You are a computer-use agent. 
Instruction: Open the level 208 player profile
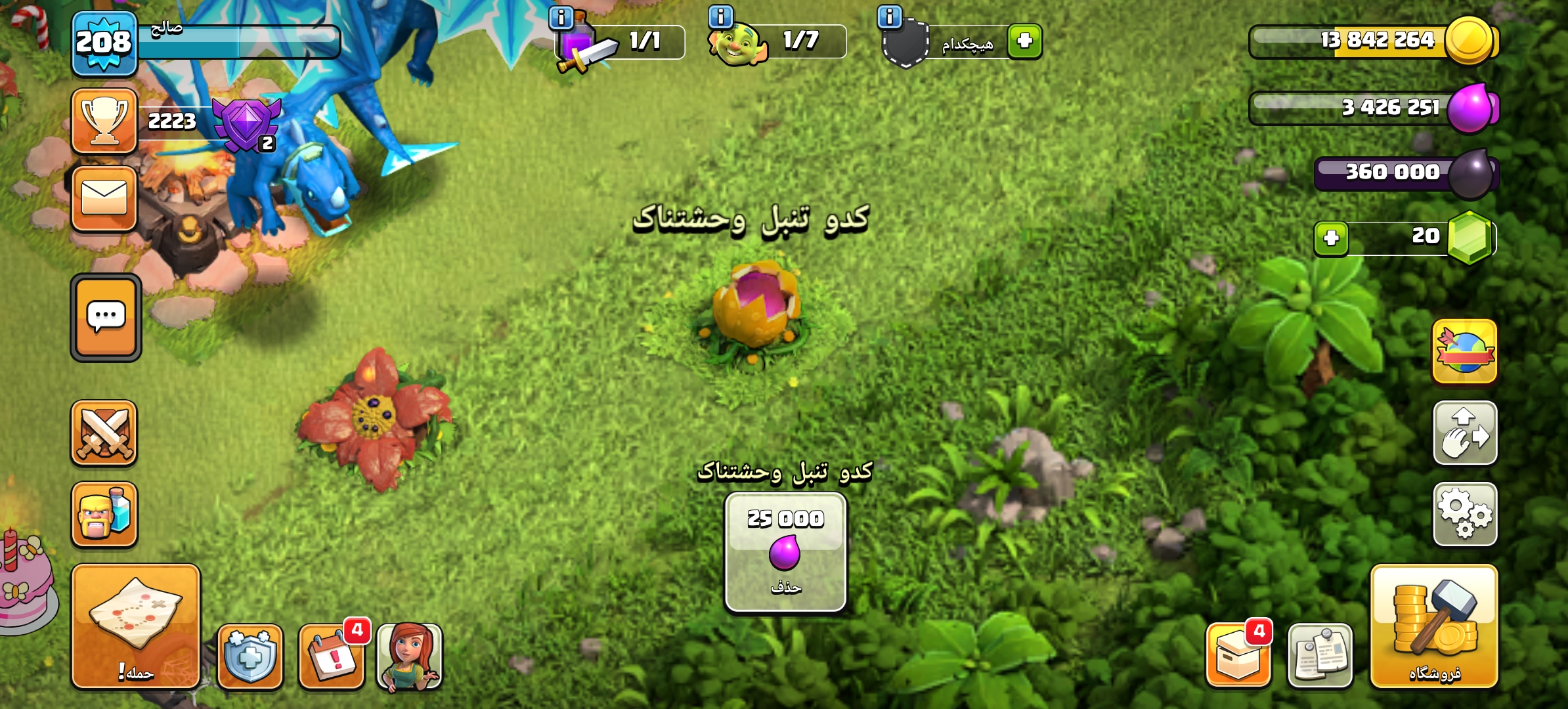(x=104, y=43)
